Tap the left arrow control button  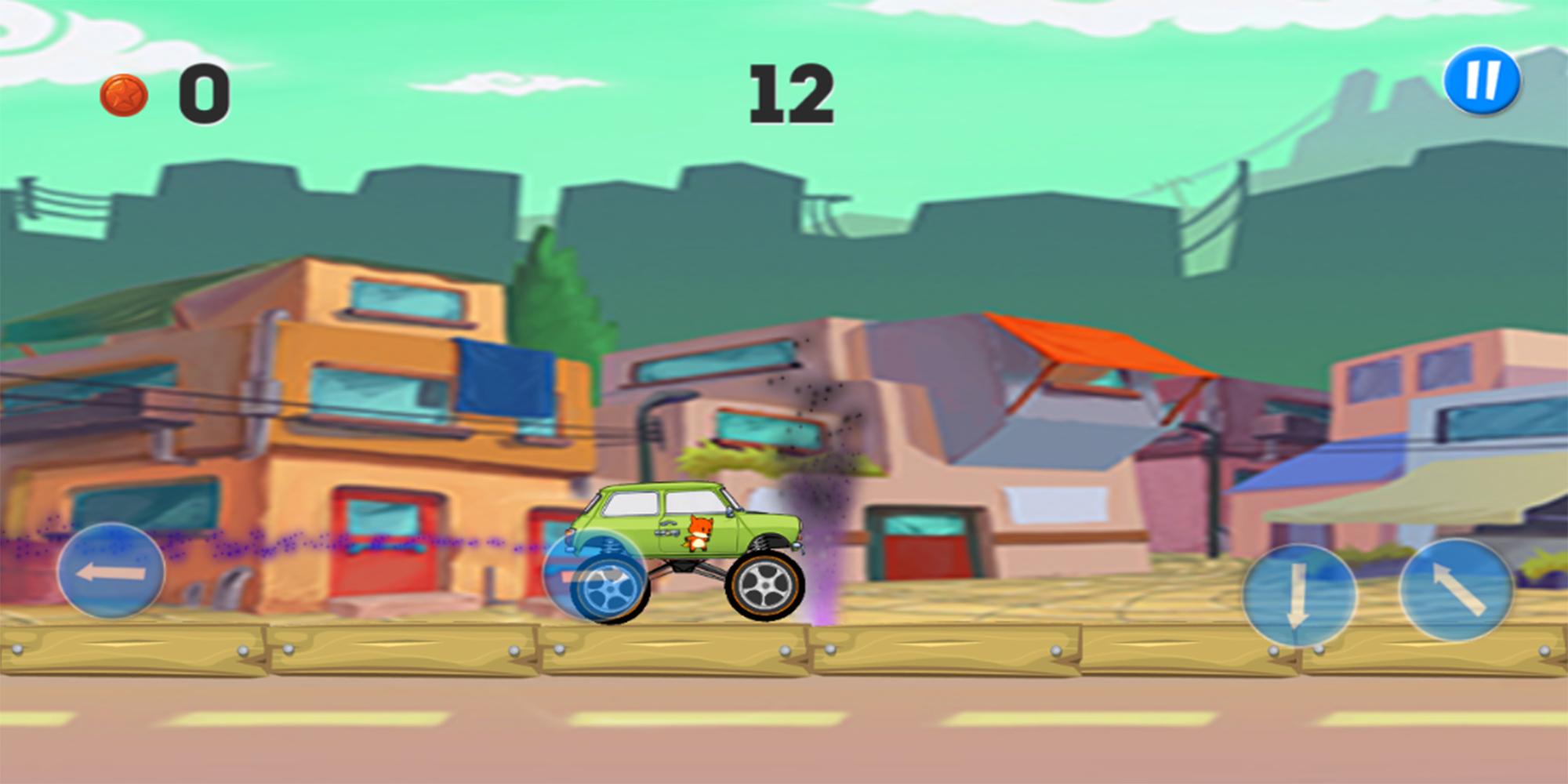point(111,572)
